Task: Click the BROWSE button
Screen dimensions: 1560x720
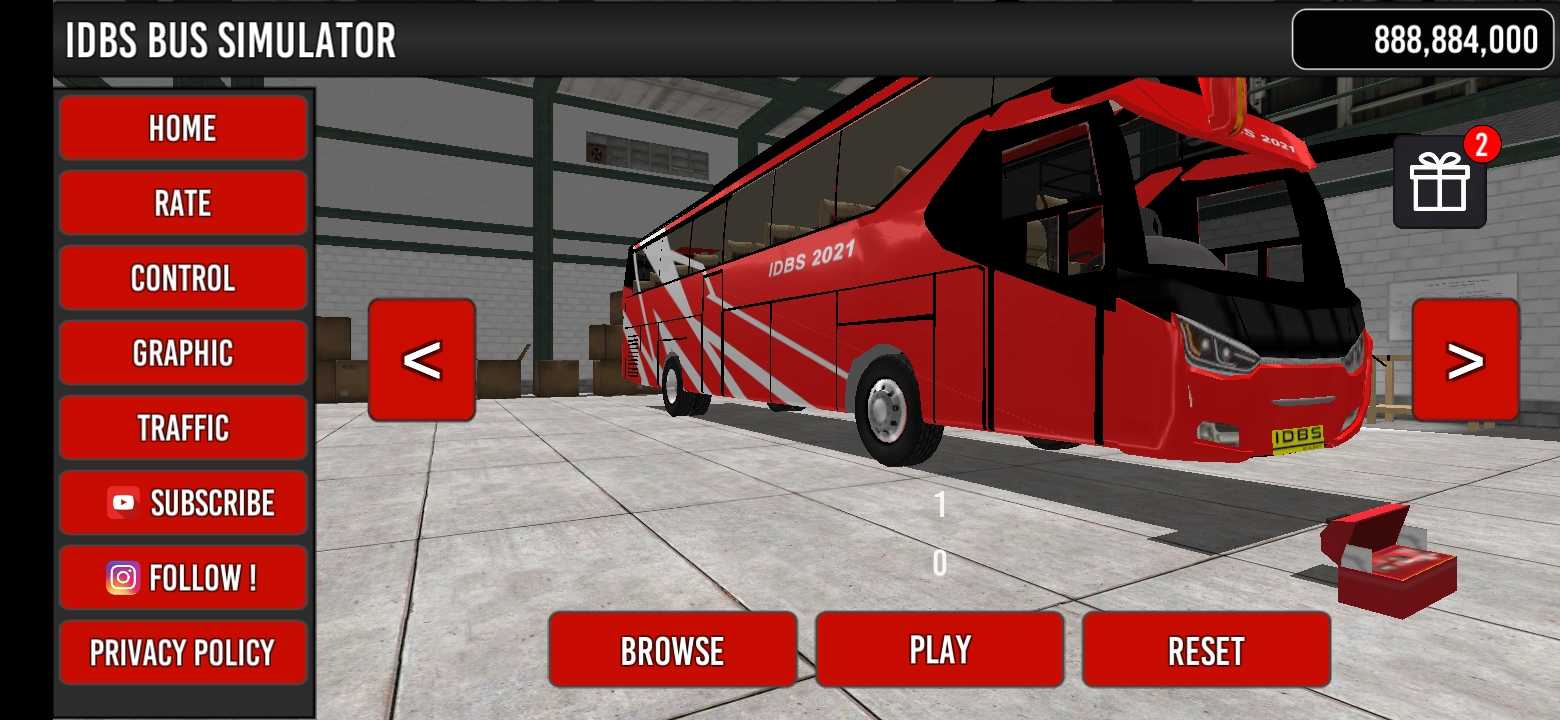Action: coord(672,650)
